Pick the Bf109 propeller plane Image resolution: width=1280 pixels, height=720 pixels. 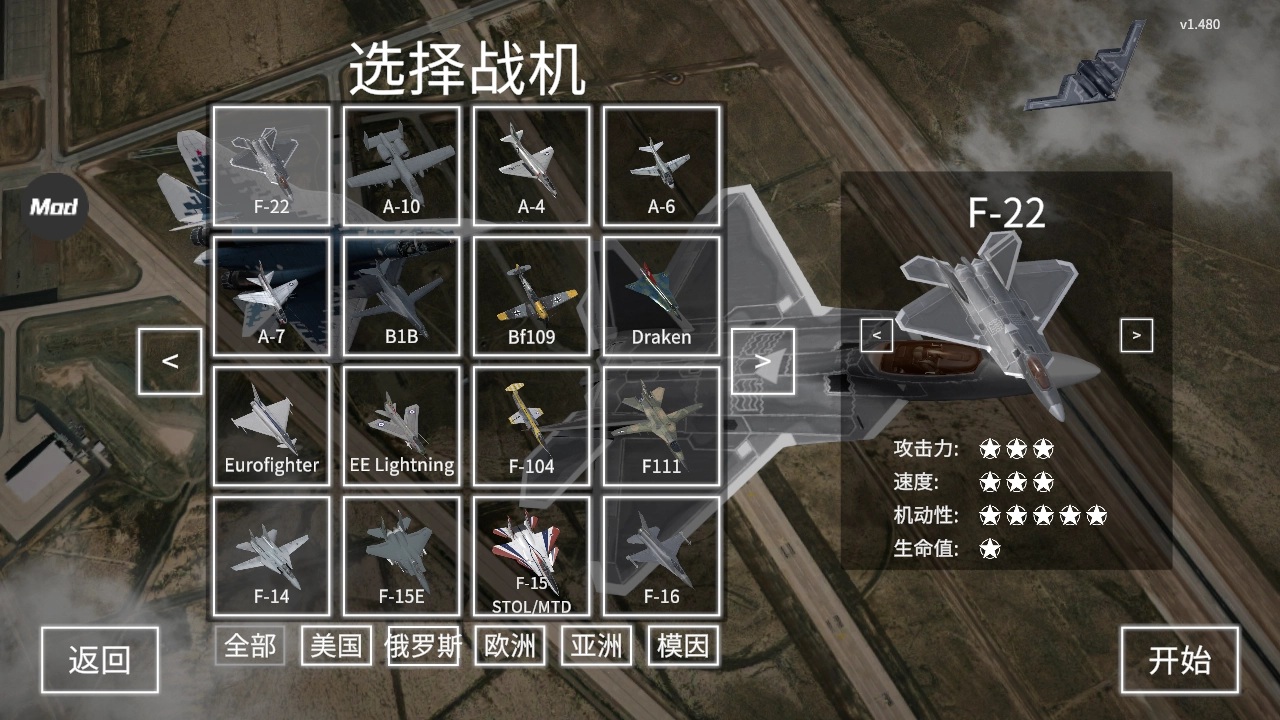click(530, 295)
